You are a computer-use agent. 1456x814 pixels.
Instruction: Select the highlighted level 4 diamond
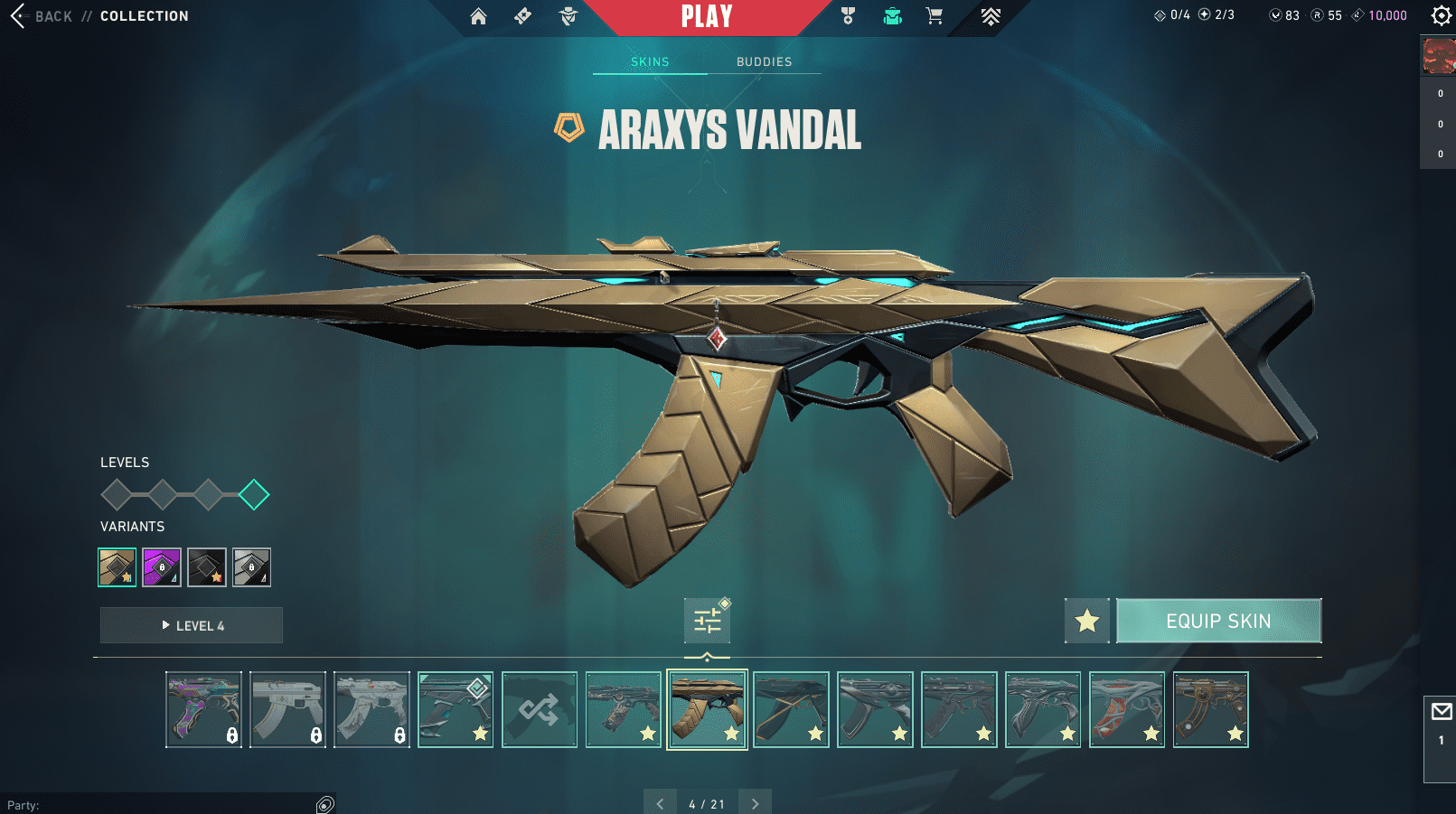point(254,494)
